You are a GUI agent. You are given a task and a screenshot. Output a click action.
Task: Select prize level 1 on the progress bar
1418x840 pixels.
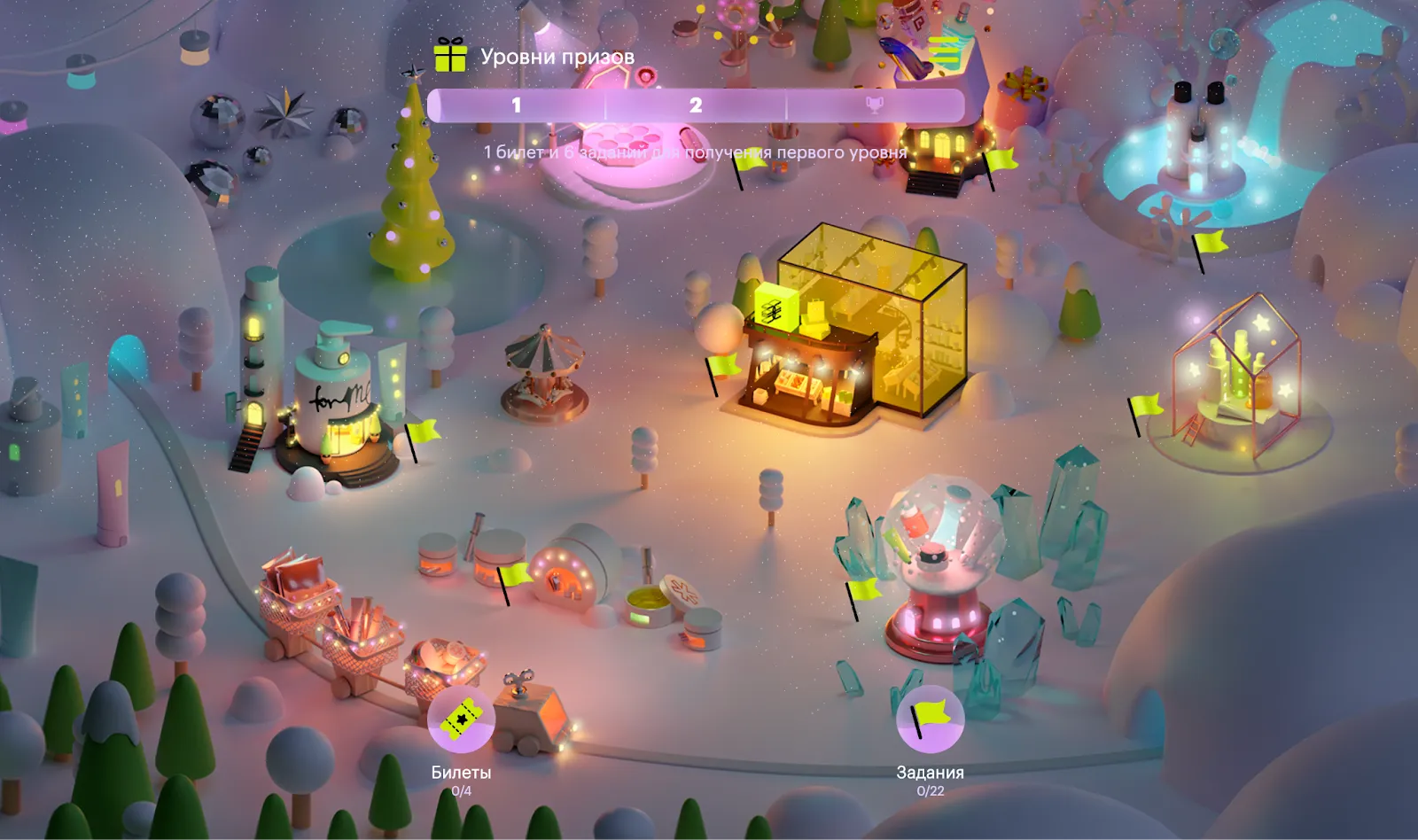pos(517,105)
